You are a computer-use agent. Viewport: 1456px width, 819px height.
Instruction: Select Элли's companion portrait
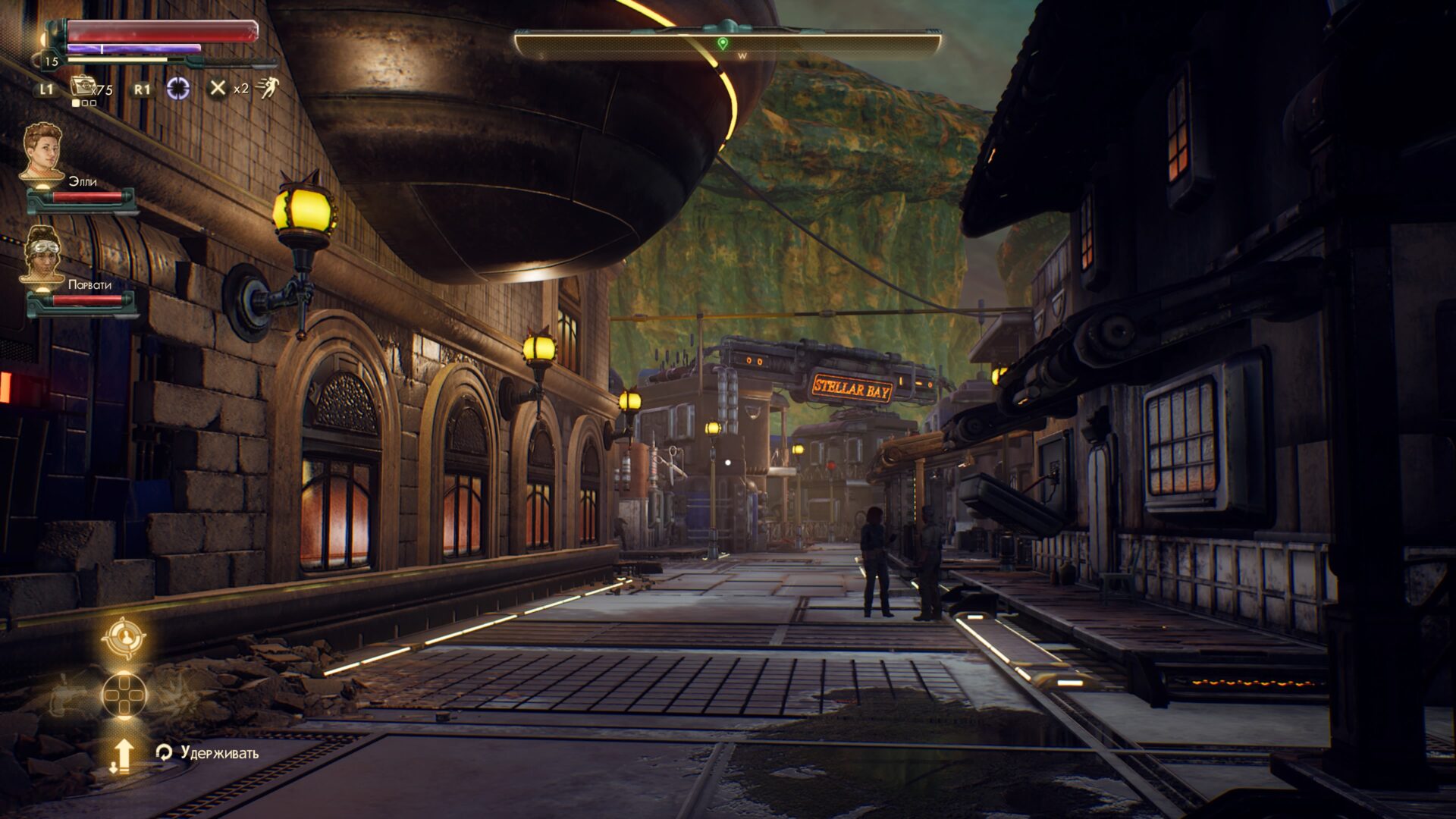(42, 152)
